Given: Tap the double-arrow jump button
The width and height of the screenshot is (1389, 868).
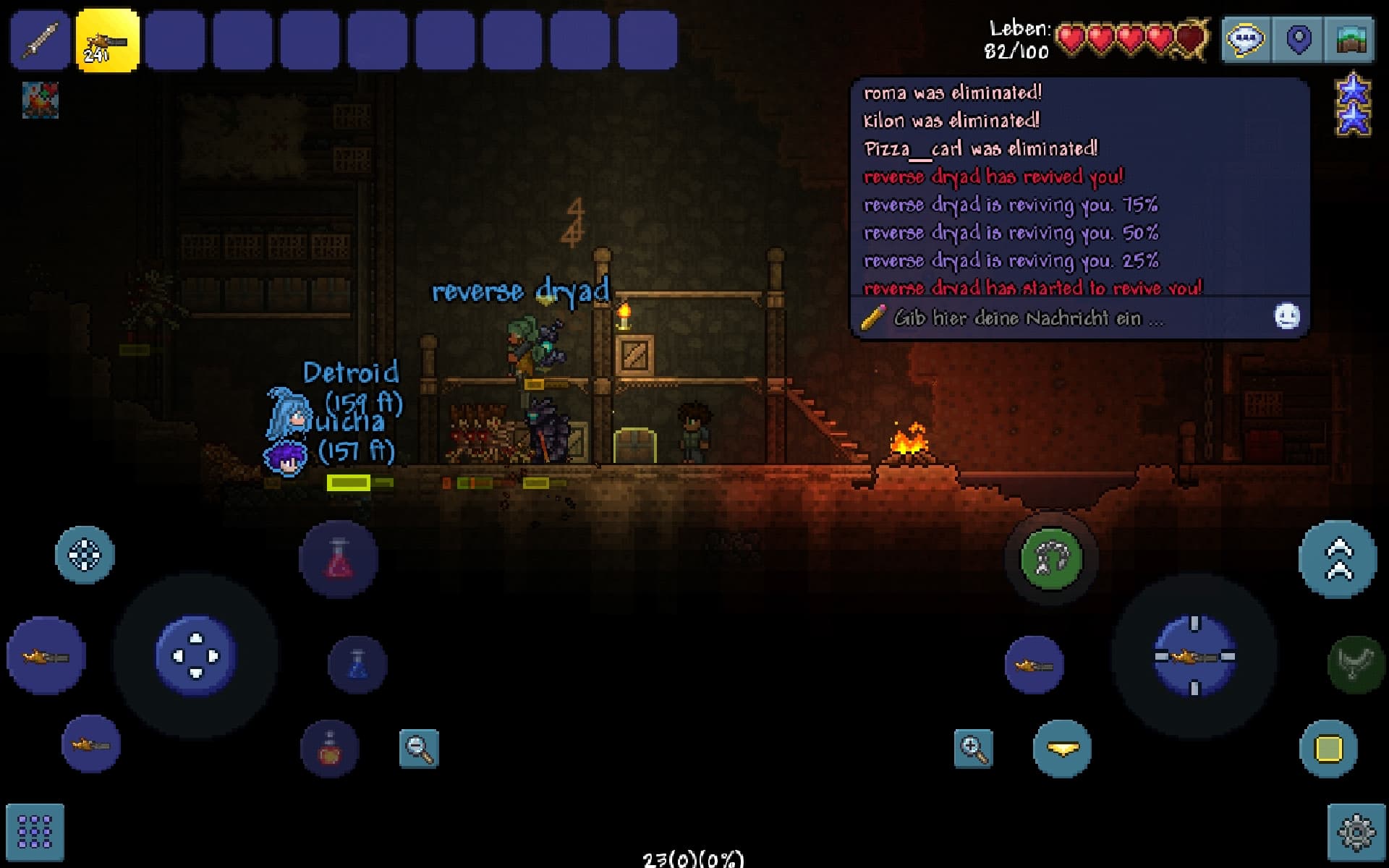Looking at the screenshot, I should [1338, 559].
